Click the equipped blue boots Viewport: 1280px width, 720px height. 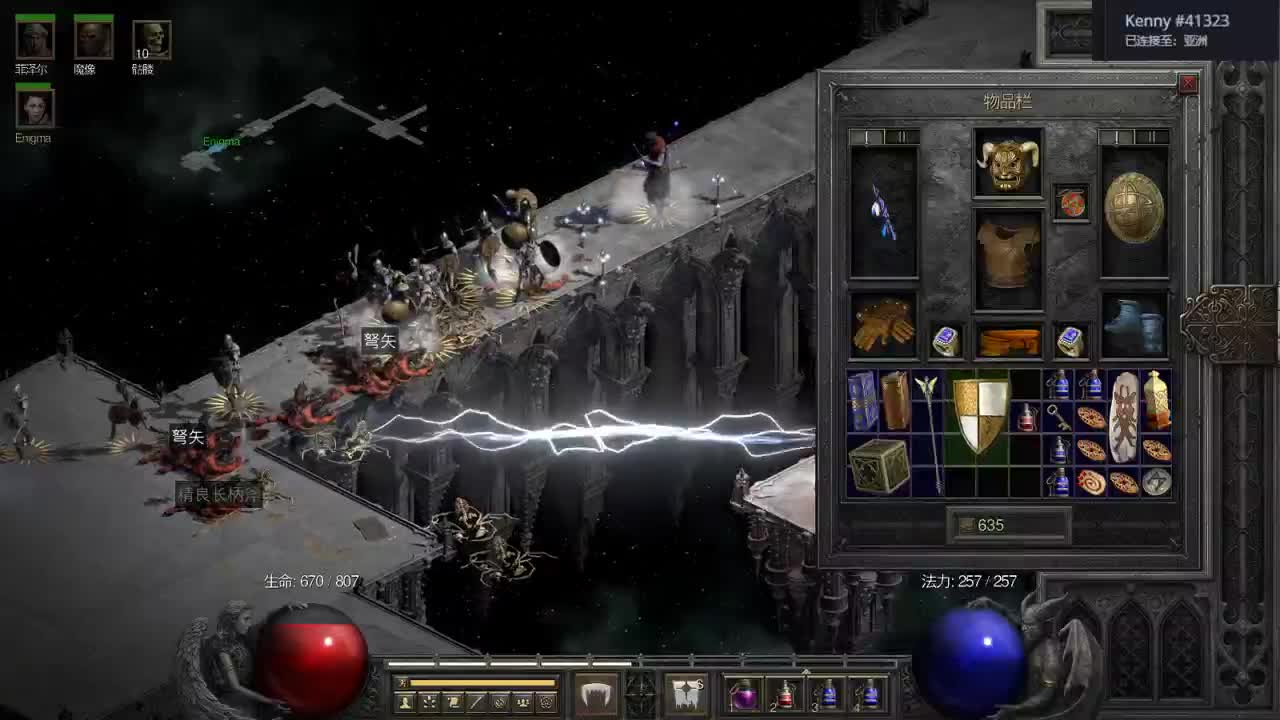point(1135,325)
